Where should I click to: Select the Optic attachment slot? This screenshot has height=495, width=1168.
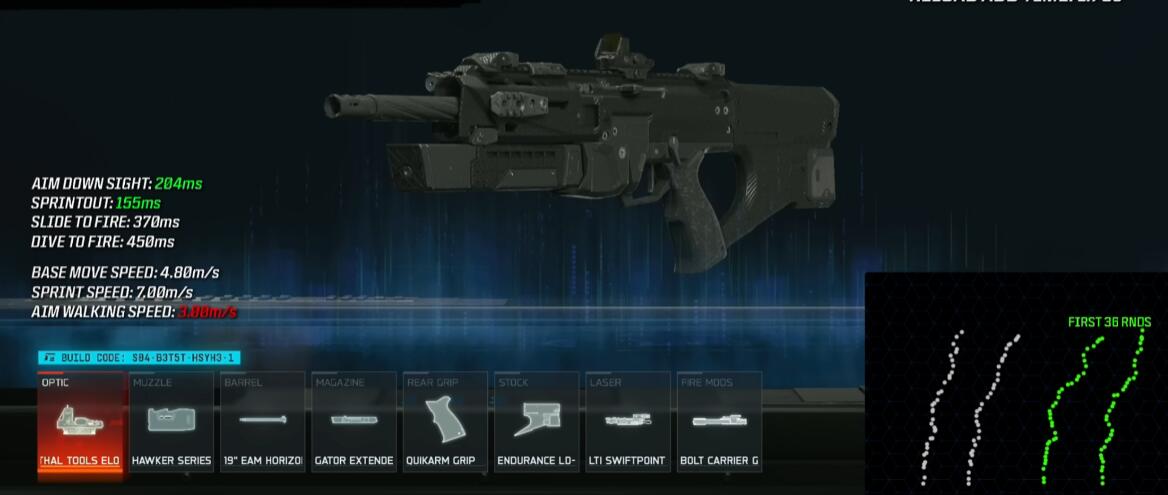click(x=81, y=422)
